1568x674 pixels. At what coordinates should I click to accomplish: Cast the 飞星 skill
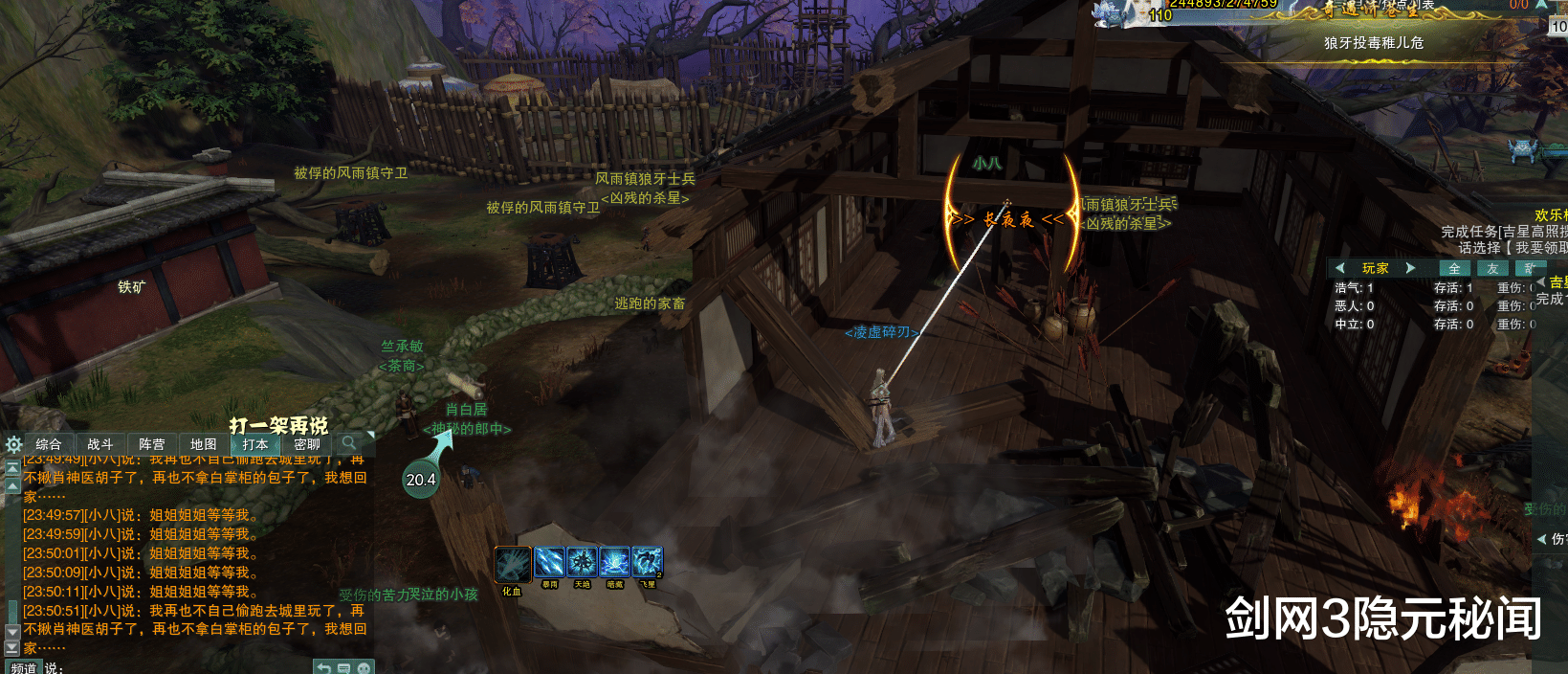click(x=648, y=561)
